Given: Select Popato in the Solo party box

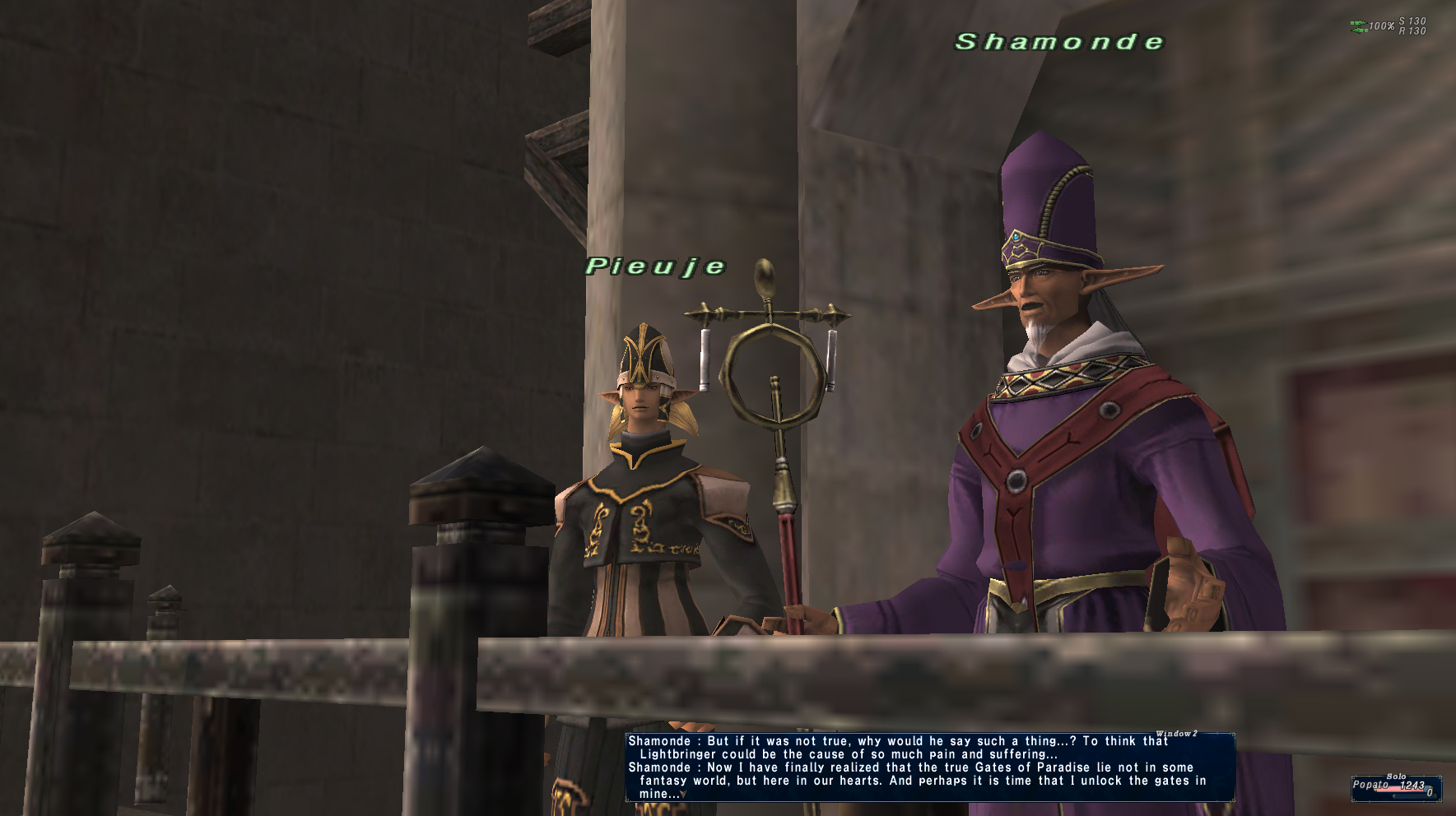Looking at the screenshot, I should pos(1370,785).
